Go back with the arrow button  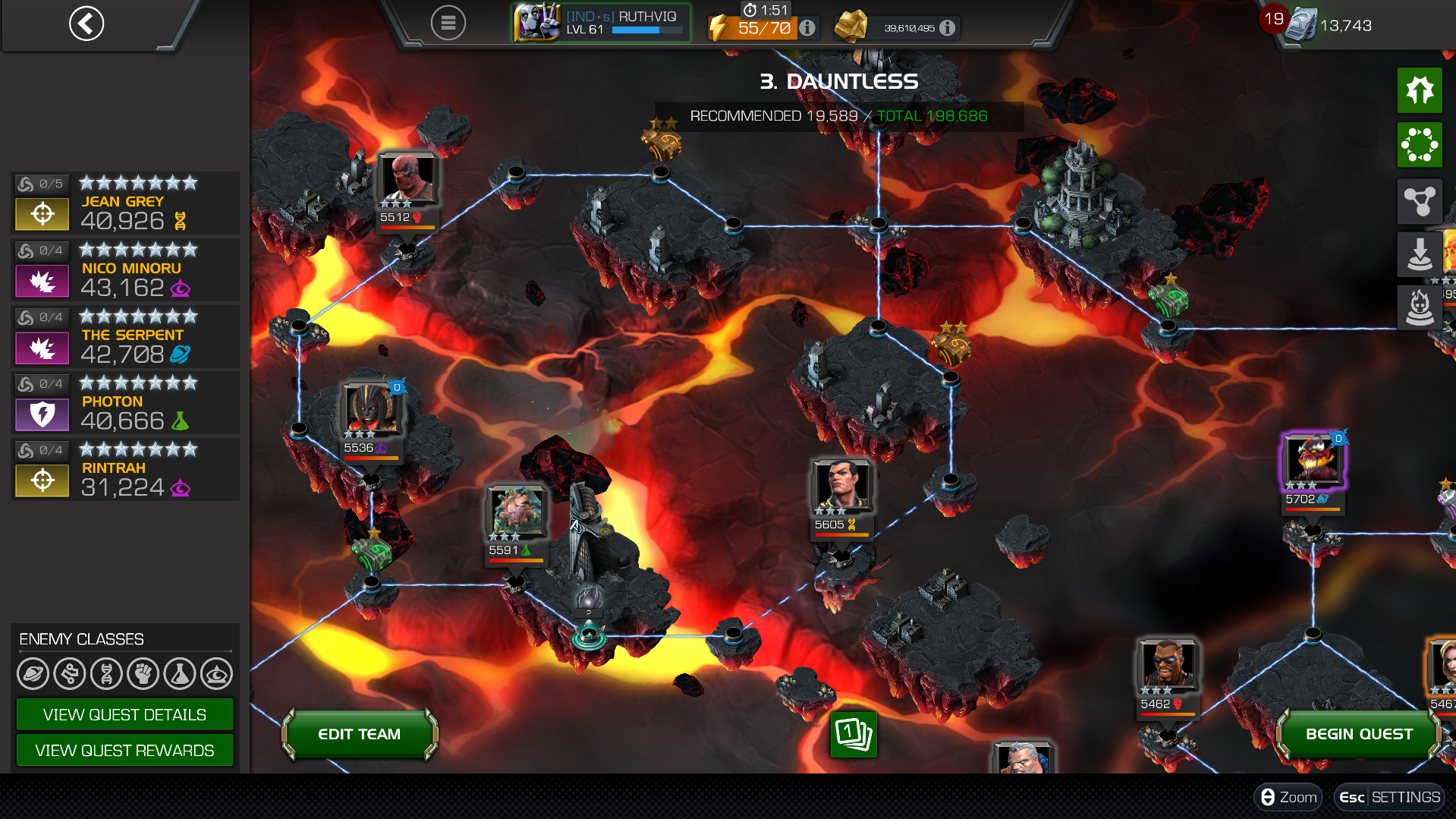(86, 24)
